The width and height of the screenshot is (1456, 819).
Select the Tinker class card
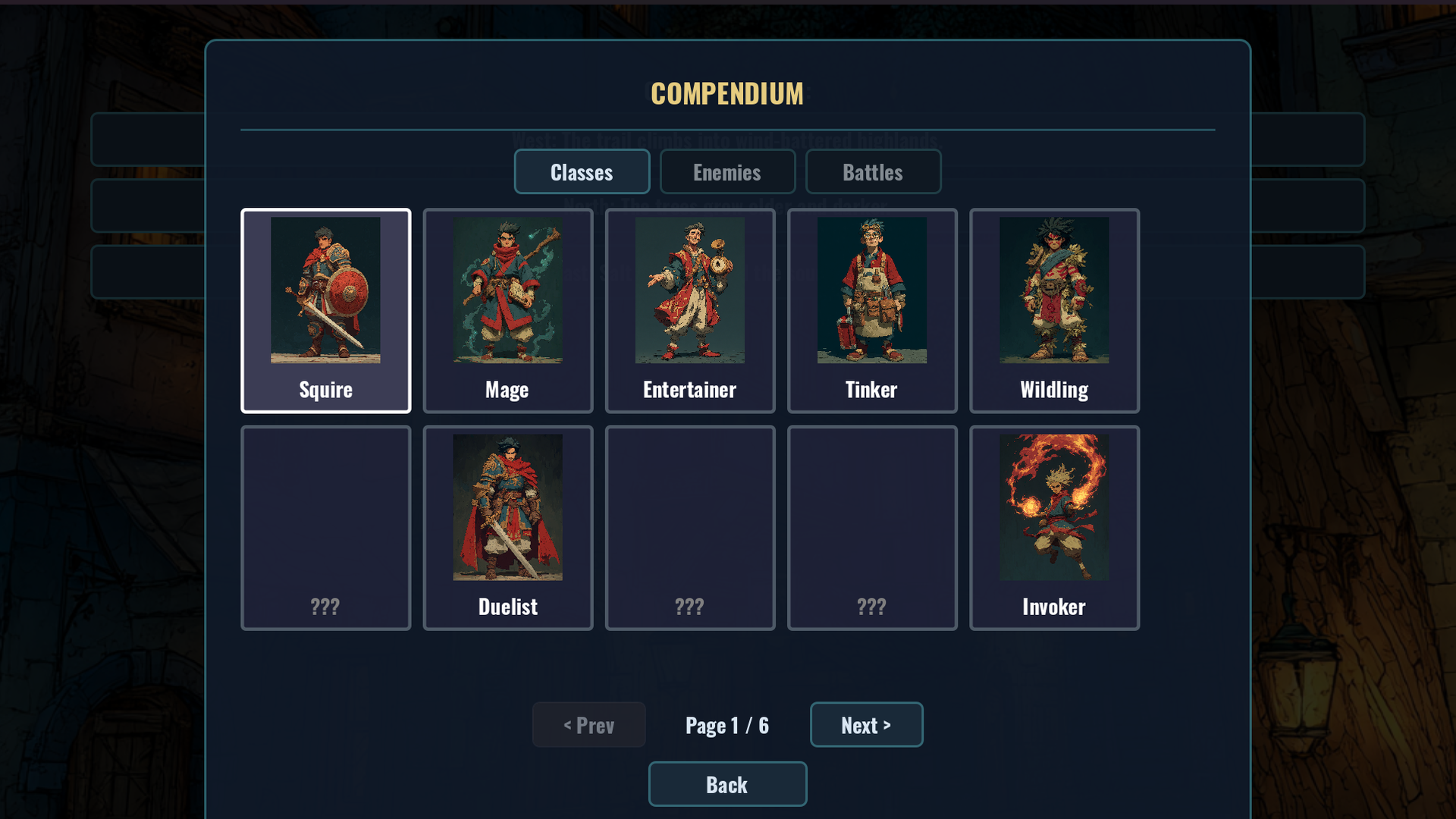(x=871, y=310)
